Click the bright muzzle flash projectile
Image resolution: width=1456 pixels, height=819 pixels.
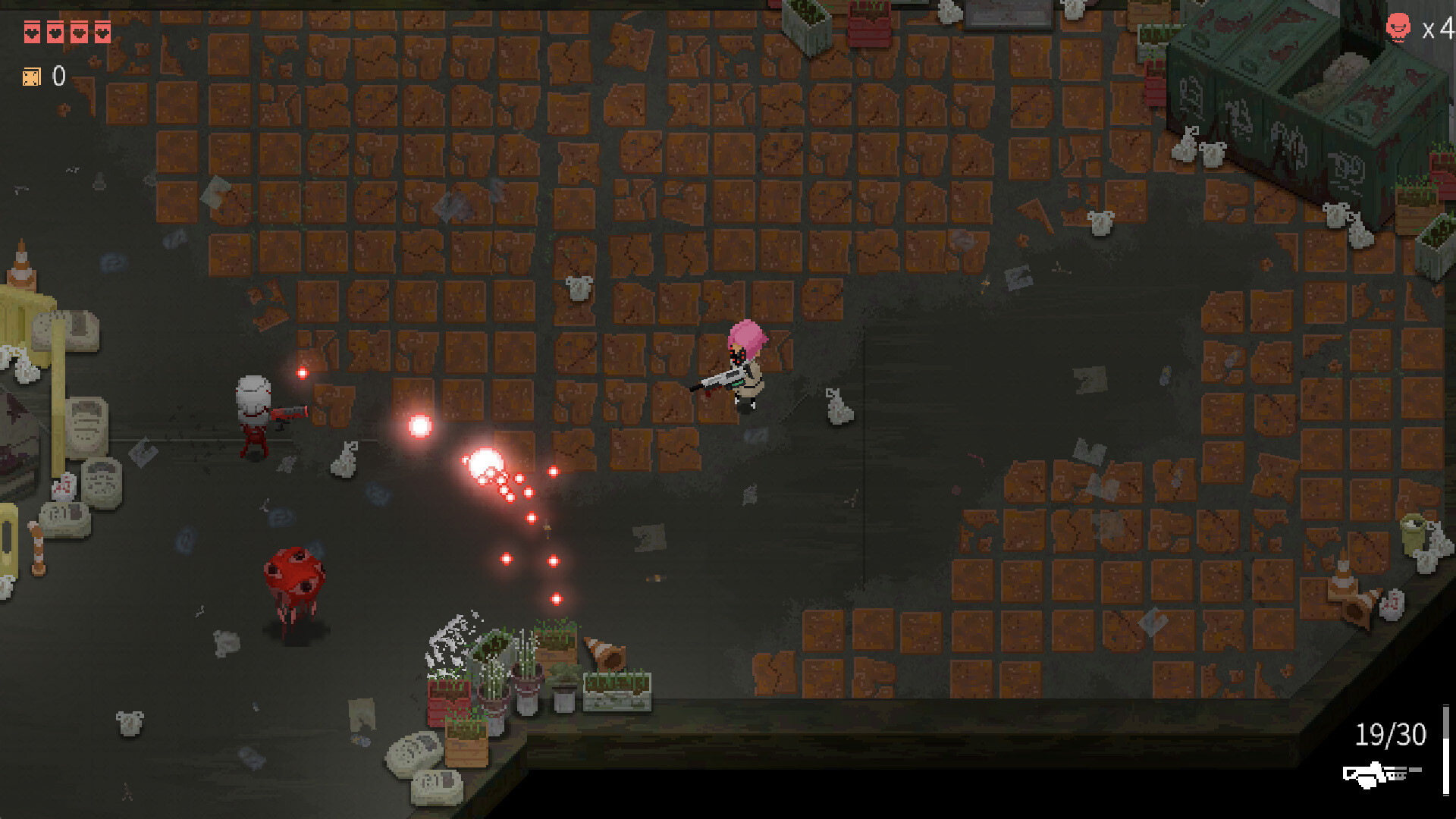485,461
